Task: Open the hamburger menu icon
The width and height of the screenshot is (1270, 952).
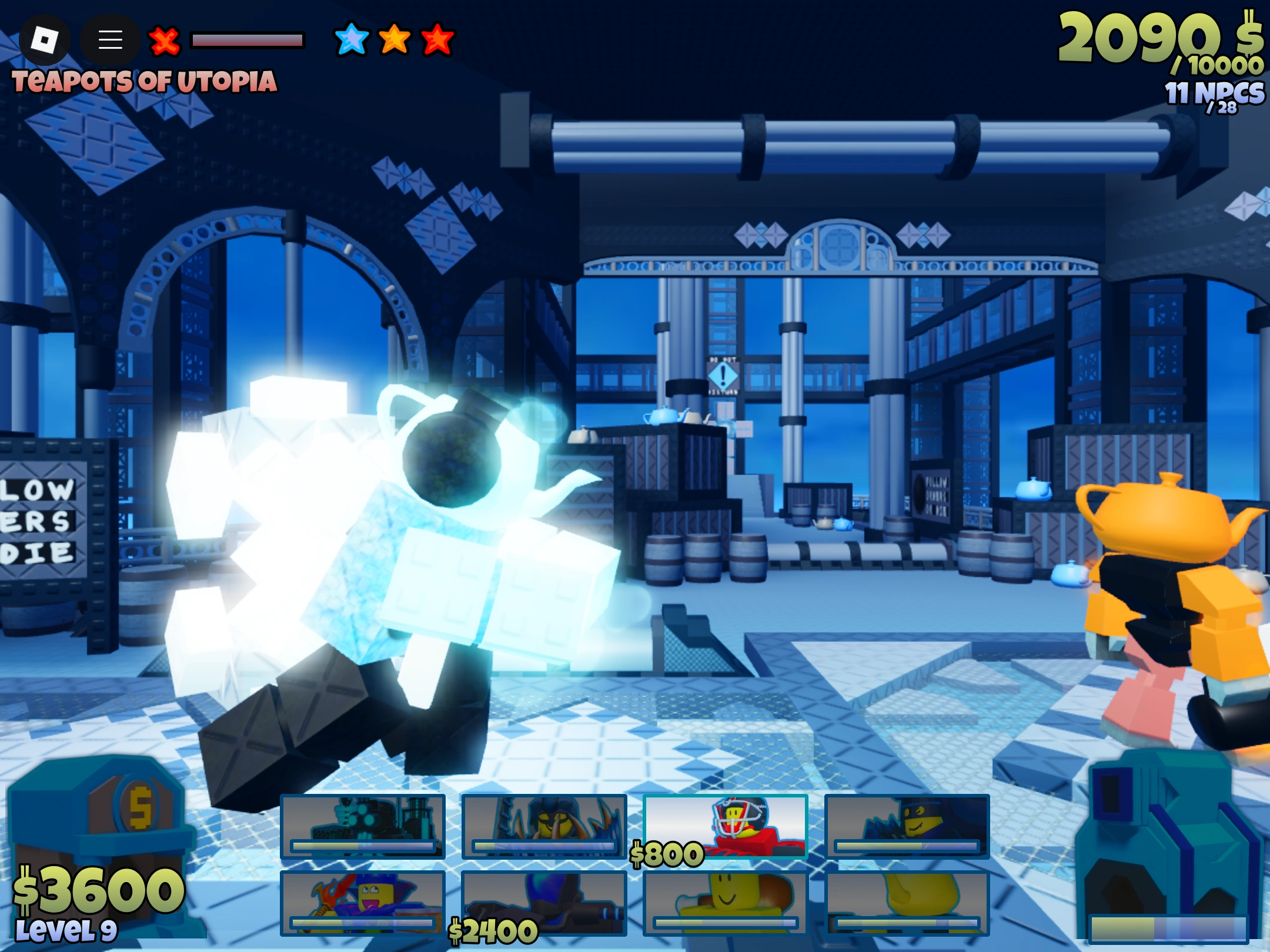Action: coord(110,39)
